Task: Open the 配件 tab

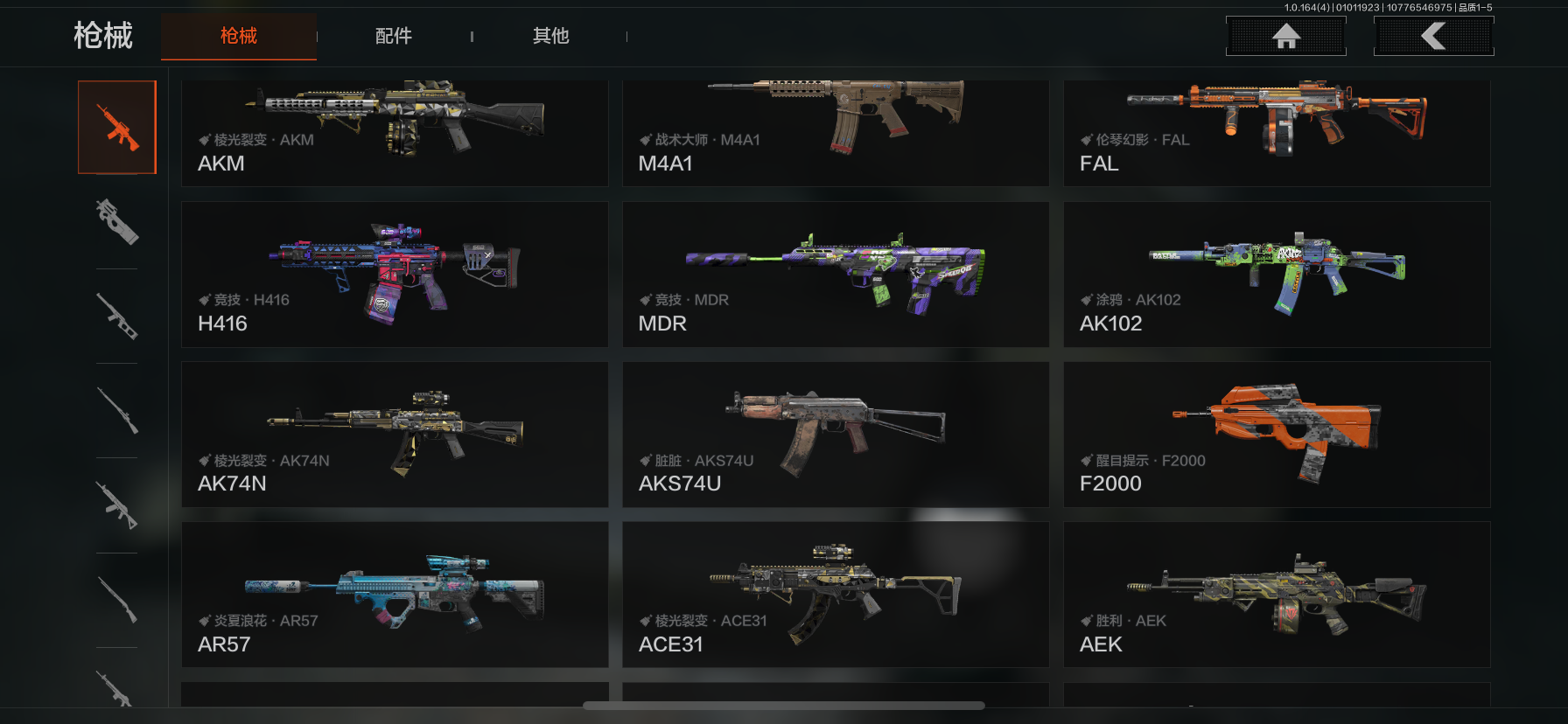Action: (394, 36)
